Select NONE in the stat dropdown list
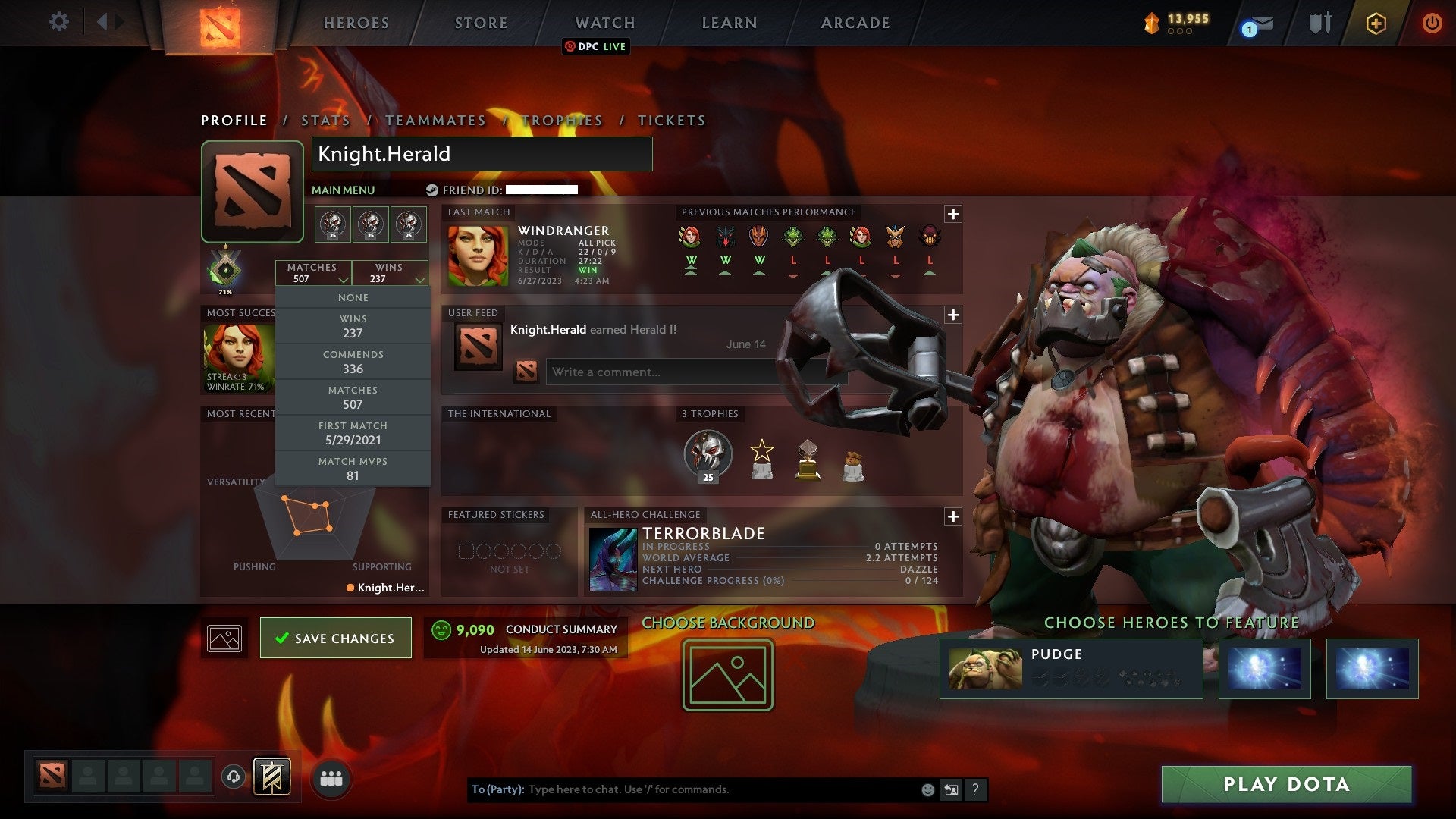The width and height of the screenshot is (1456, 819). [x=353, y=297]
